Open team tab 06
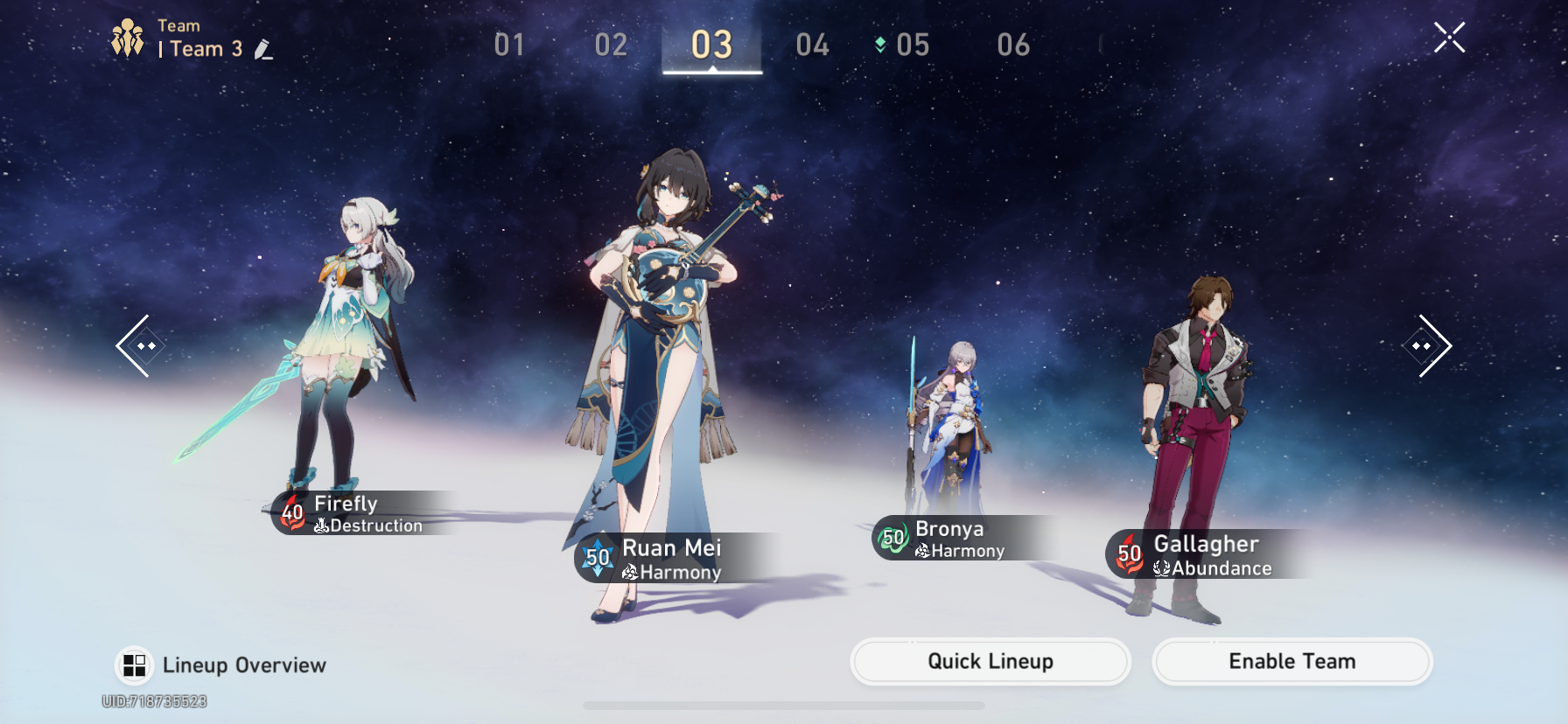 click(1012, 45)
